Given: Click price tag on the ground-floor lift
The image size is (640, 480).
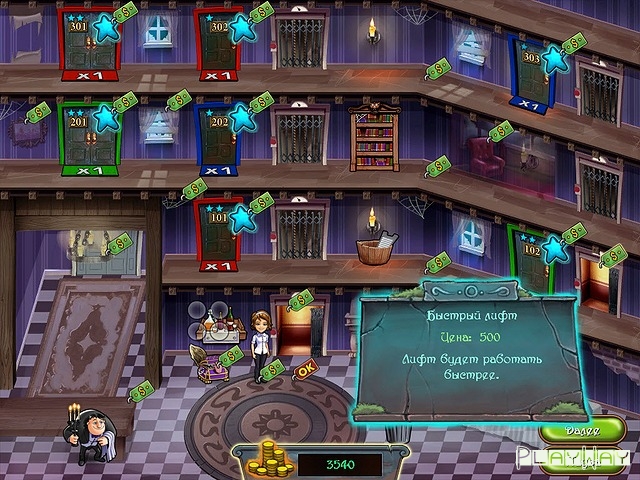Looking at the screenshot, I should pyautogui.click(x=302, y=298).
